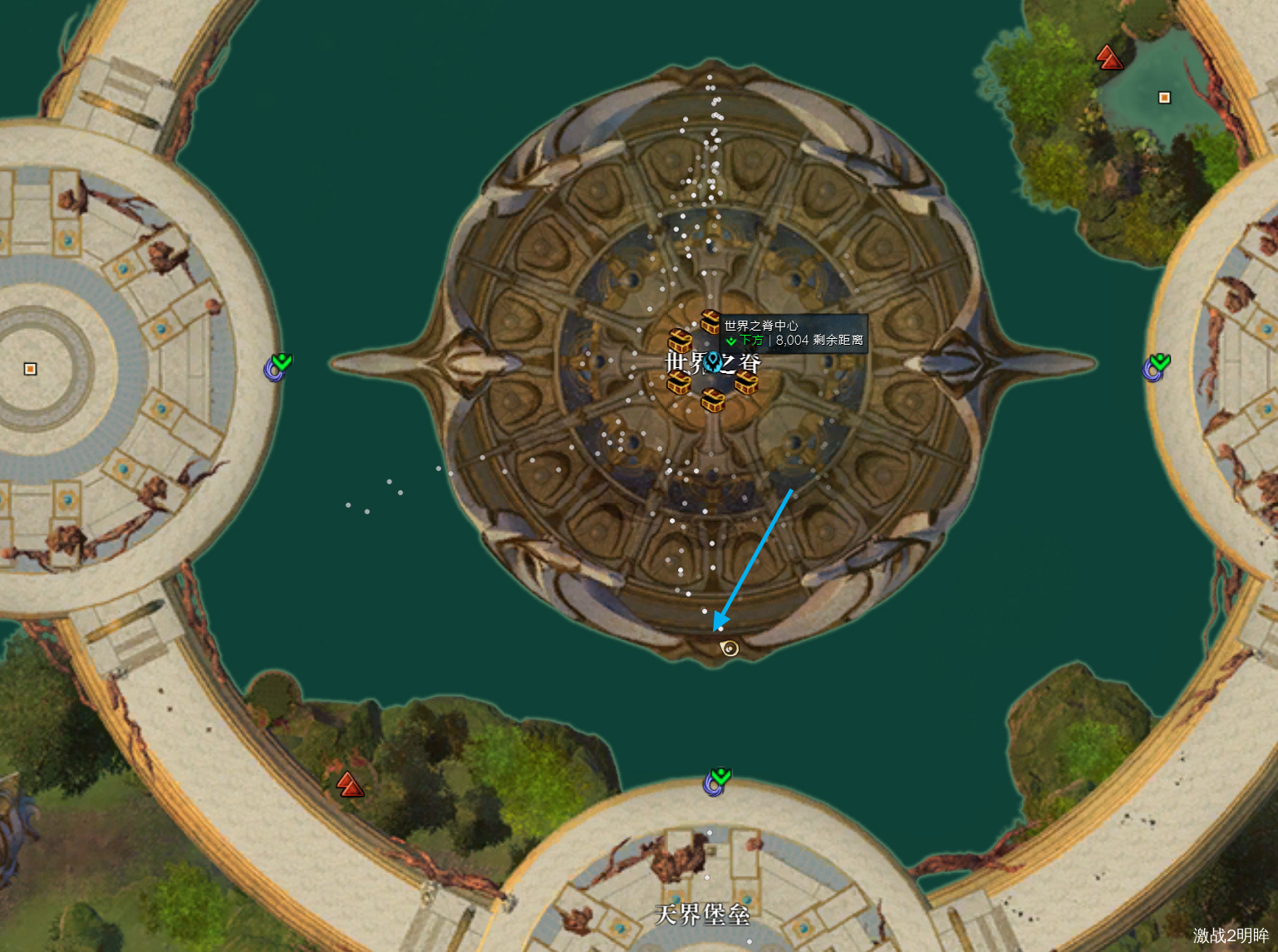
Task: Select the blue pin marker at 世界之脊
Action: (713, 362)
